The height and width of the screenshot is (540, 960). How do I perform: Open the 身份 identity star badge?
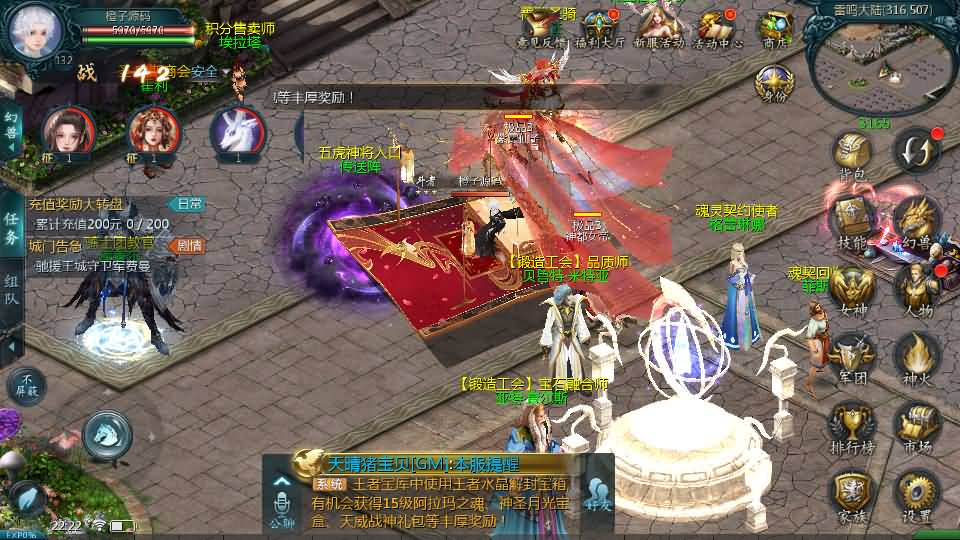pos(773,84)
